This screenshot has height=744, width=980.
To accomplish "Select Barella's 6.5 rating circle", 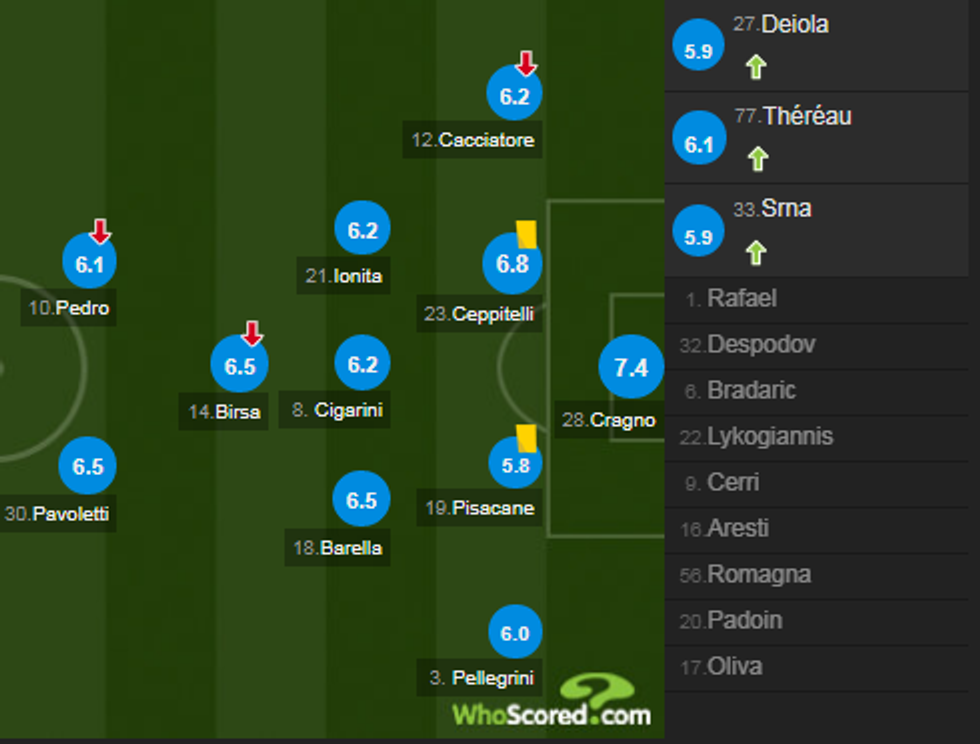I will [x=362, y=500].
